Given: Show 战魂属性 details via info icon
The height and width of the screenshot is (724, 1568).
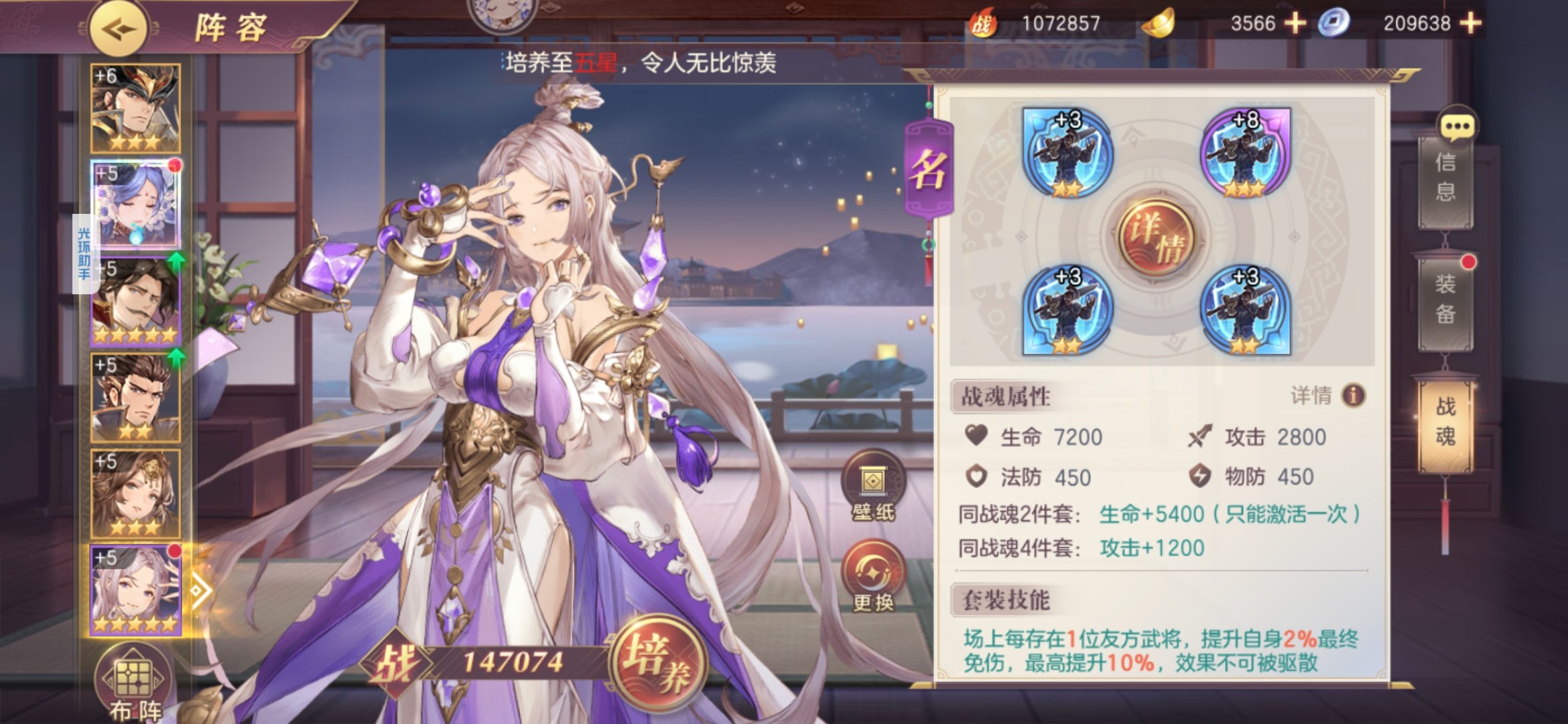Looking at the screenshot, I should (1353, 396).
